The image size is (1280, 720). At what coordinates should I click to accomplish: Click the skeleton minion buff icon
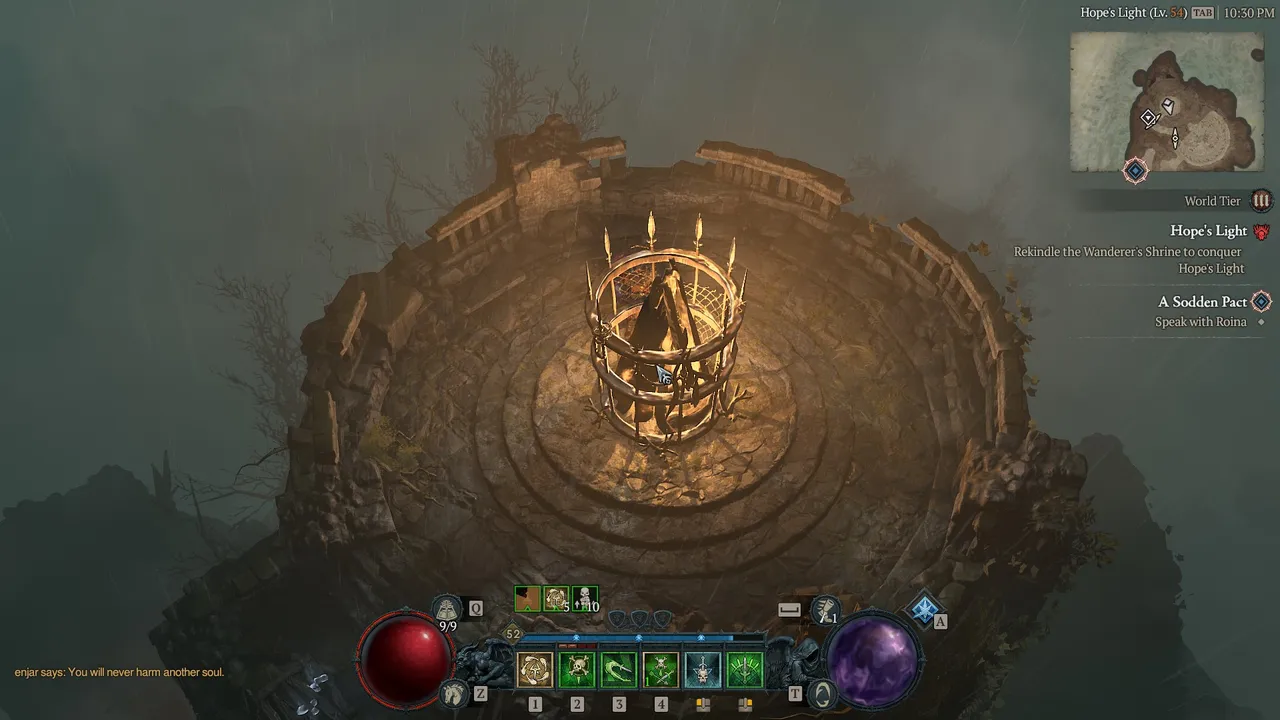click(585, 599)
